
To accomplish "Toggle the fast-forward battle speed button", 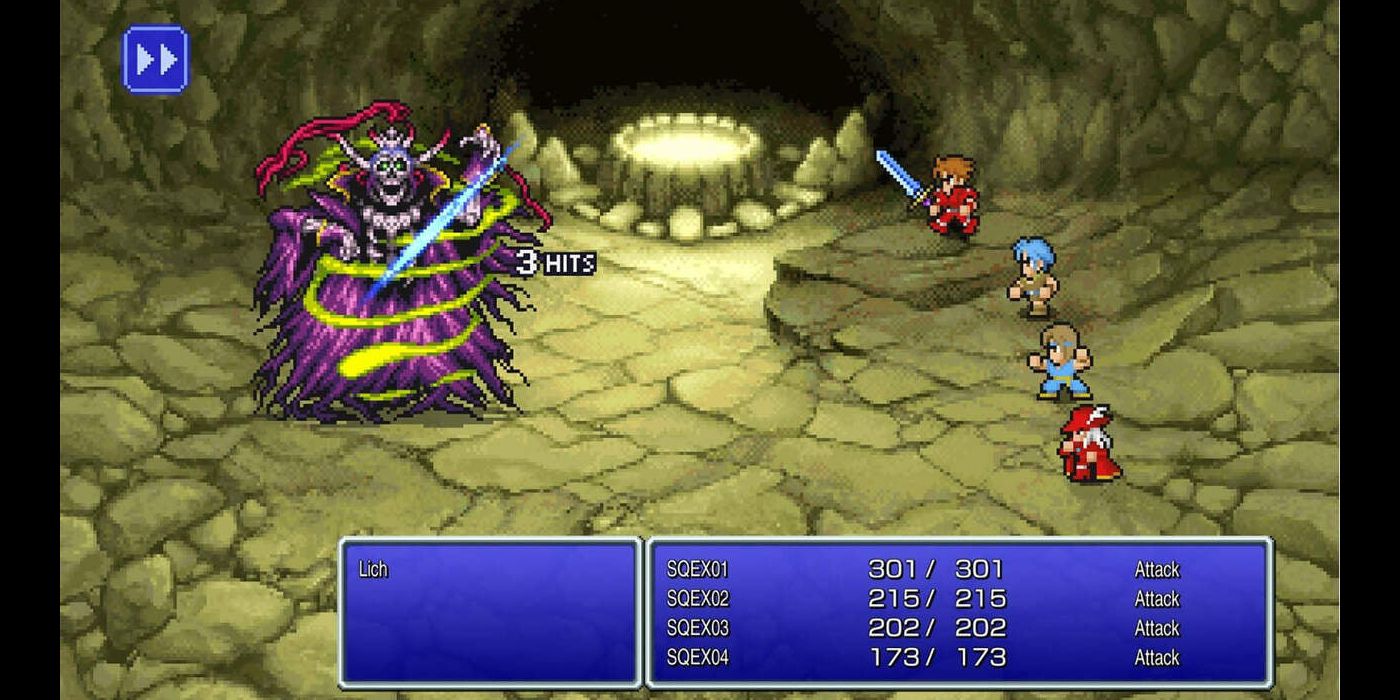I will point(155,60).
